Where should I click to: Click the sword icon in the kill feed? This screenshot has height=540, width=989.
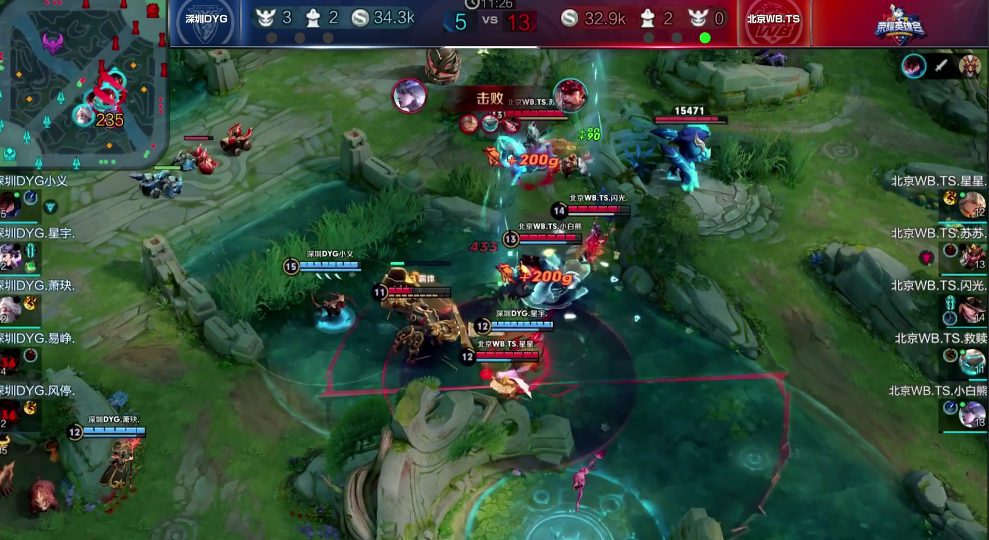point(941,67)
